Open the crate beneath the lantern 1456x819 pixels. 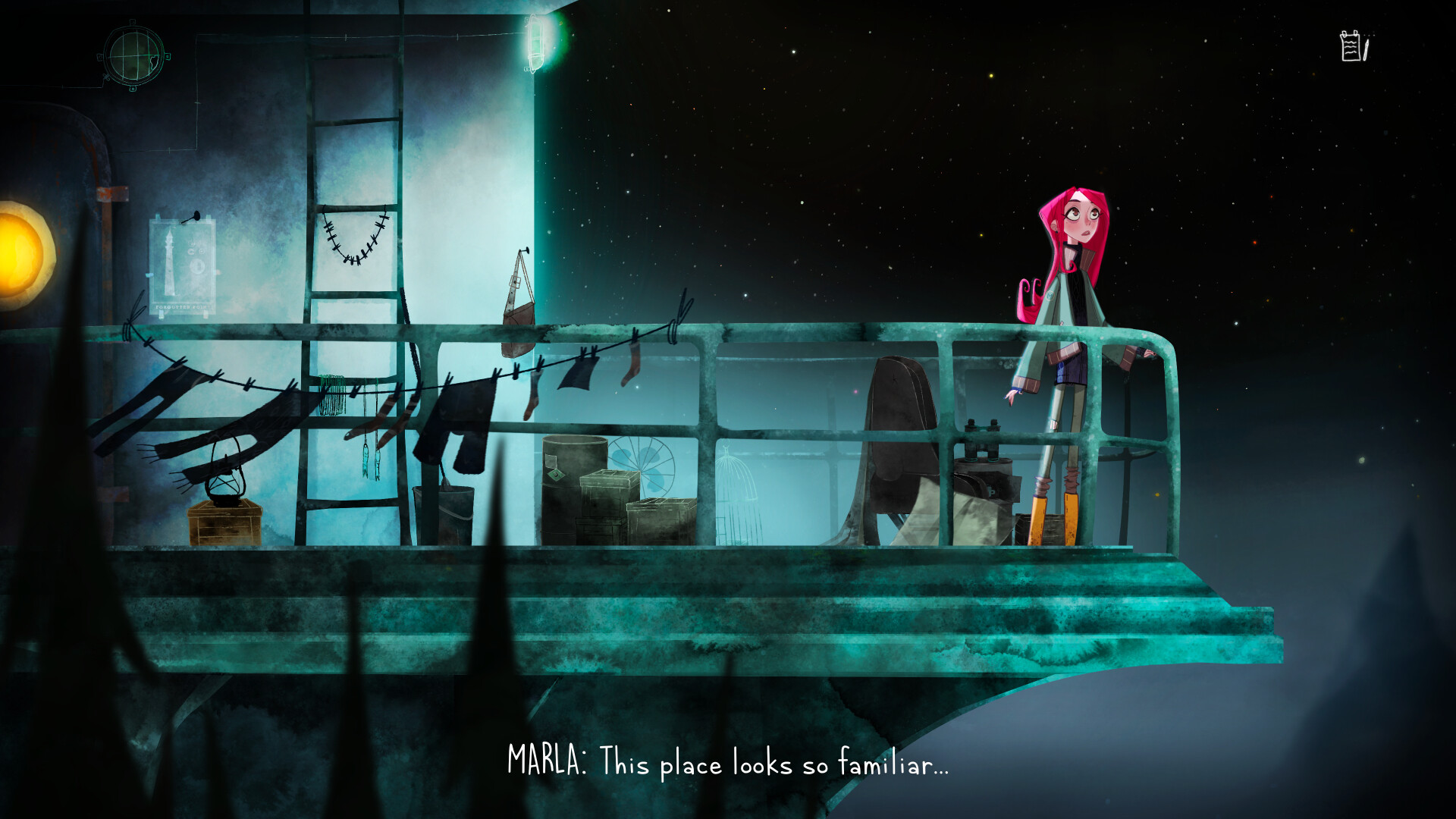[x=225, y=527]
